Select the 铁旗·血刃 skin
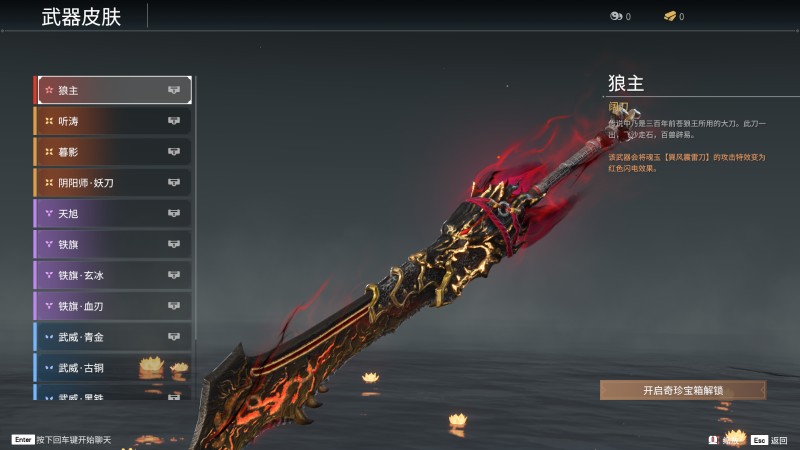The image size is (800, 450). click(114, 306)
